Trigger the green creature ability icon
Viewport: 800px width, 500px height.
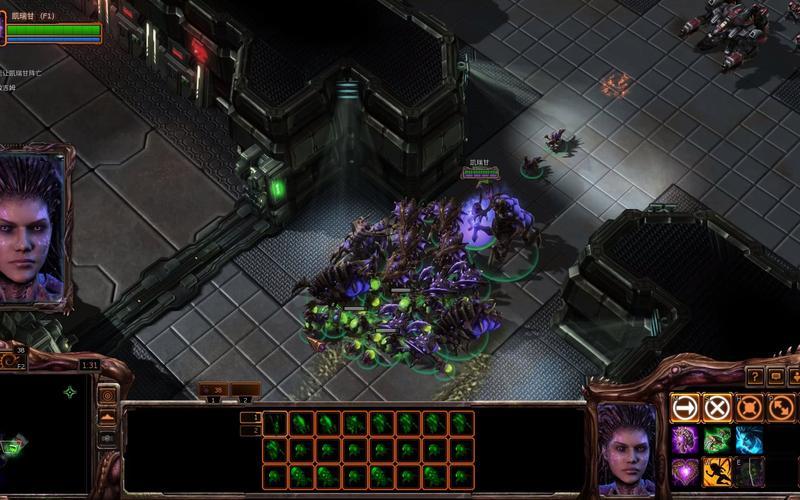coord(717,439)
